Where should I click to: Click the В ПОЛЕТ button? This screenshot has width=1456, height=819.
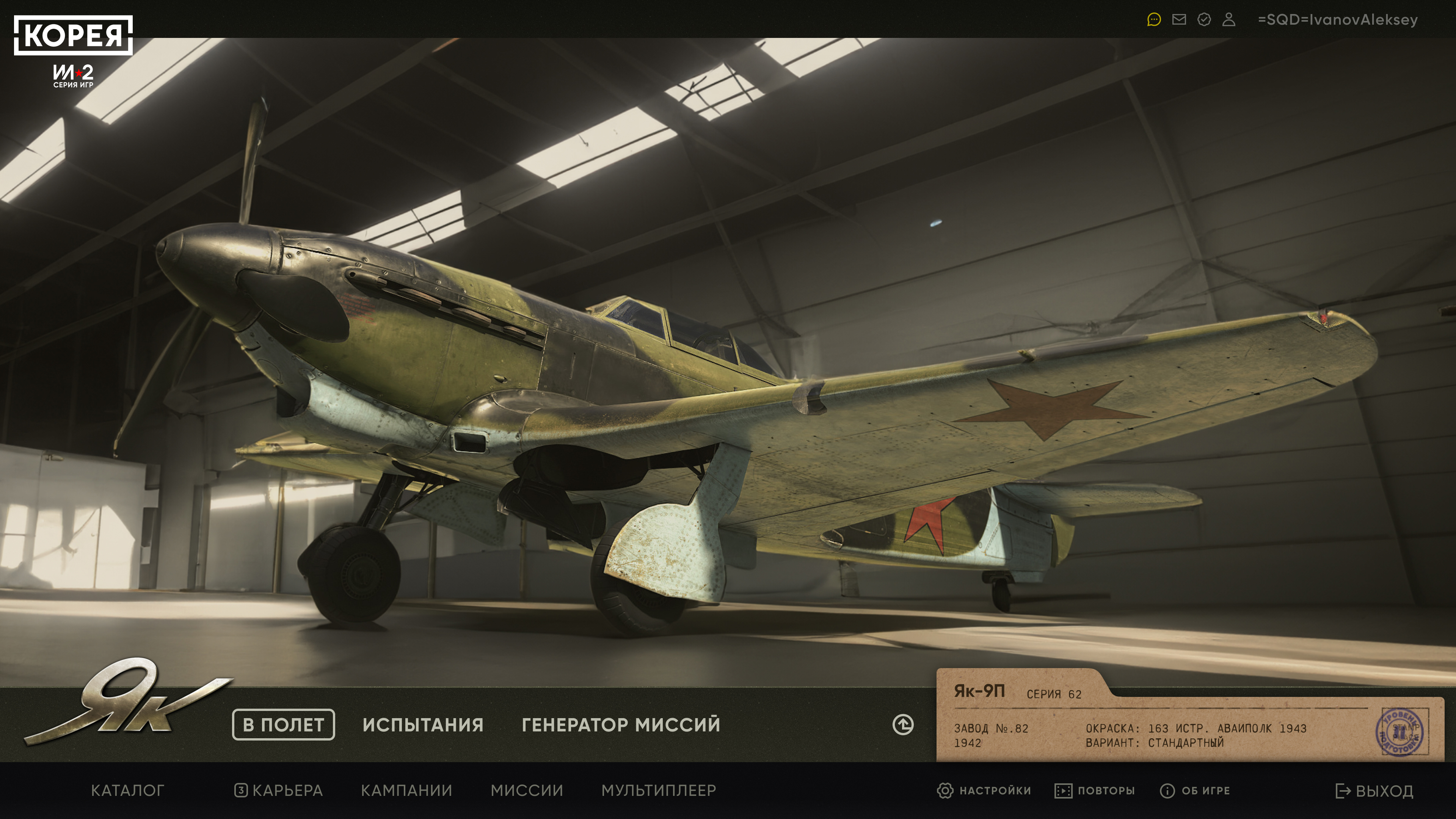[283, 724]
